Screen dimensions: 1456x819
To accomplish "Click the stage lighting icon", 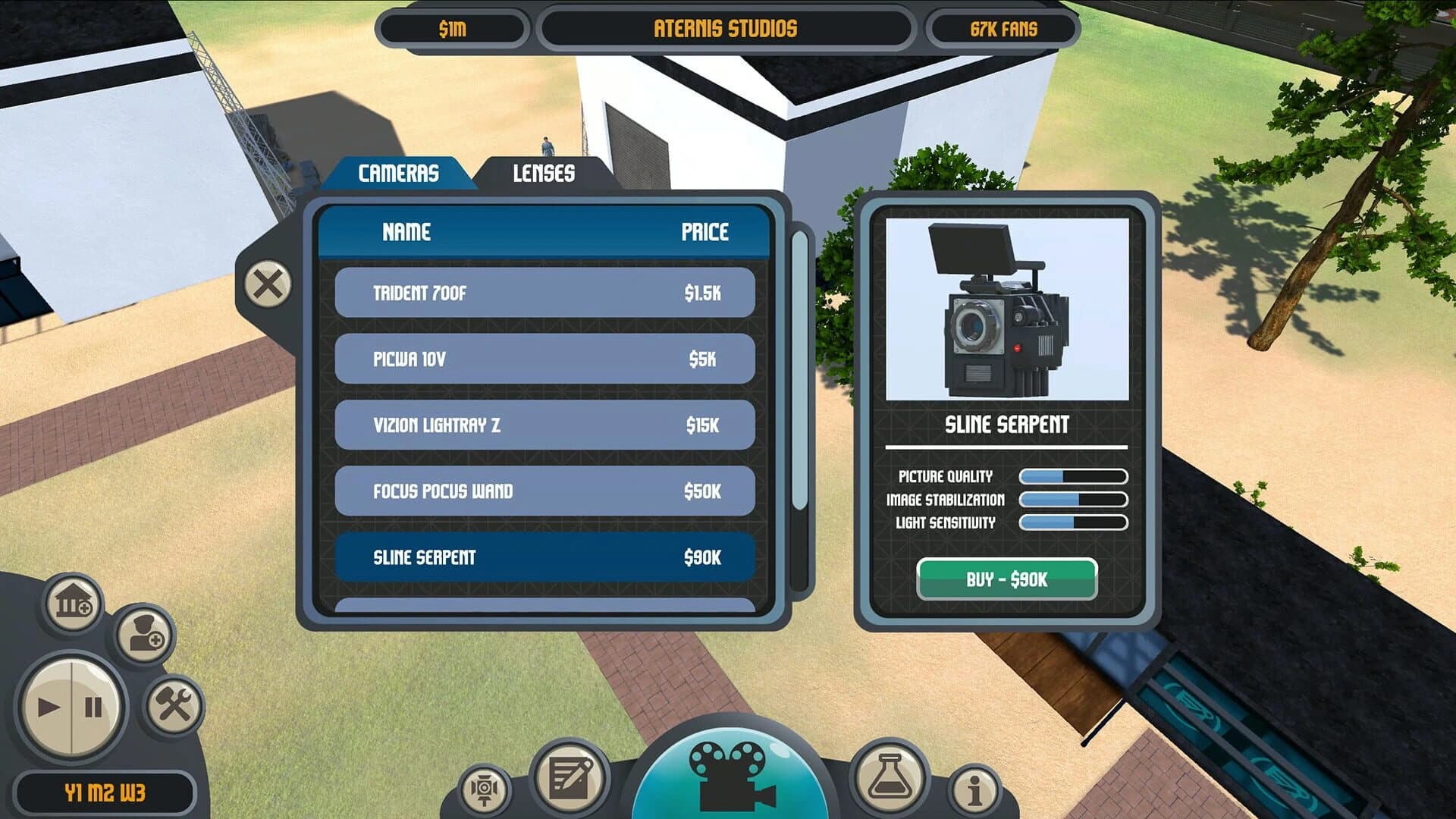I will tap(486, 789).
